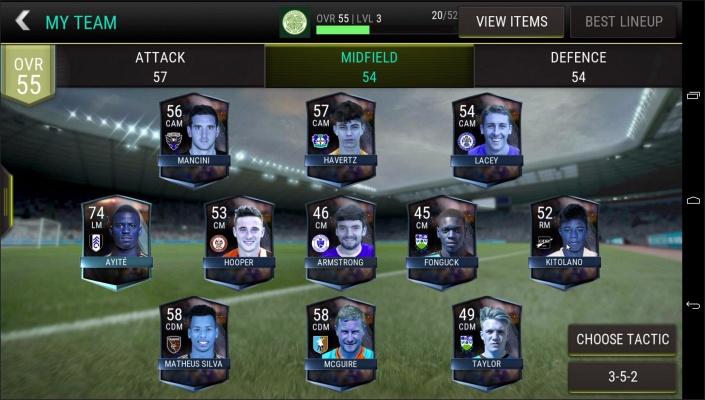Switch to the Defence tab
This screenshot has width=705, height=400.
(578, 66)
